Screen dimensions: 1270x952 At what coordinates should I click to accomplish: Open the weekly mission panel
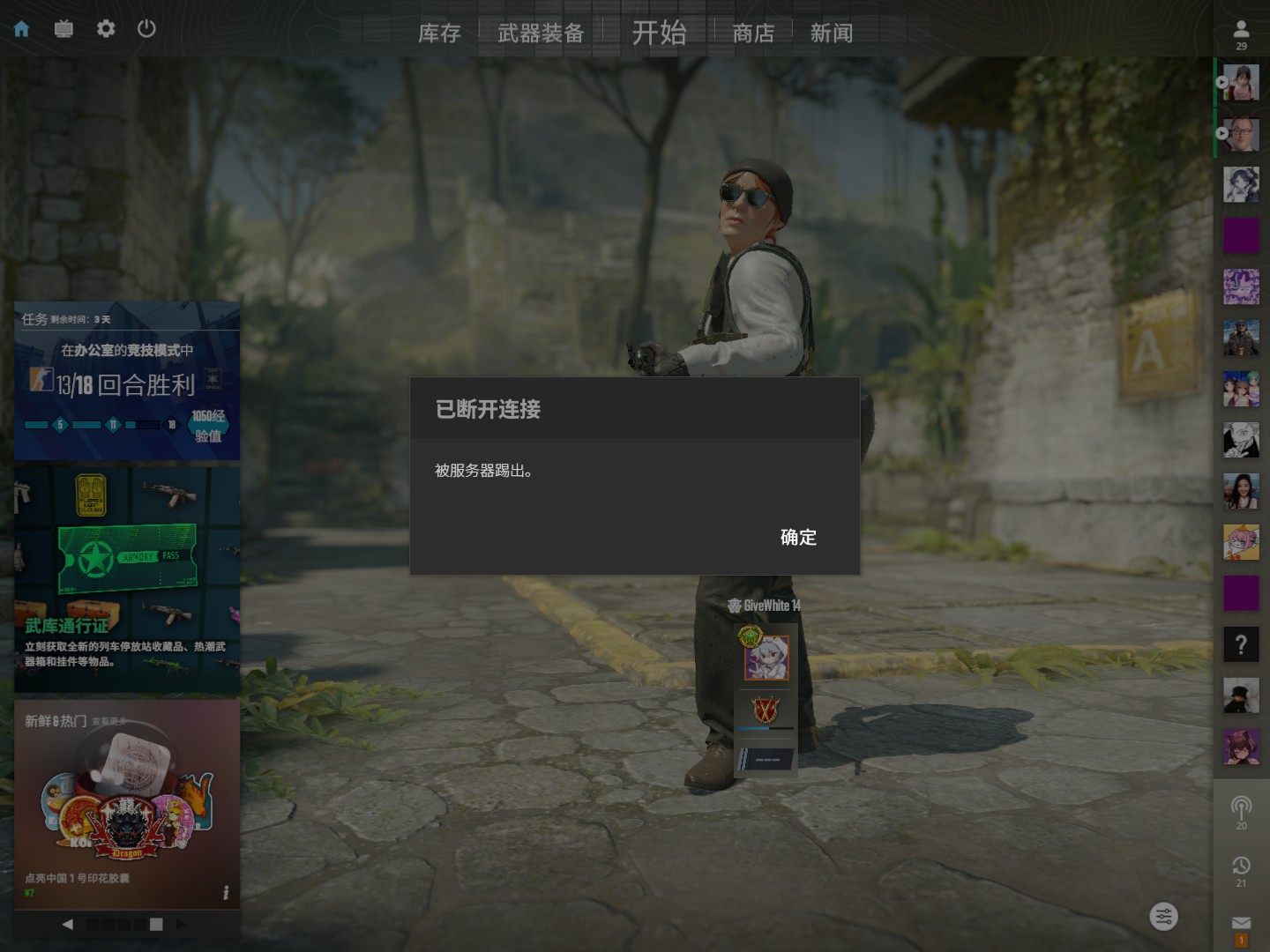click(x=127, y=381)
